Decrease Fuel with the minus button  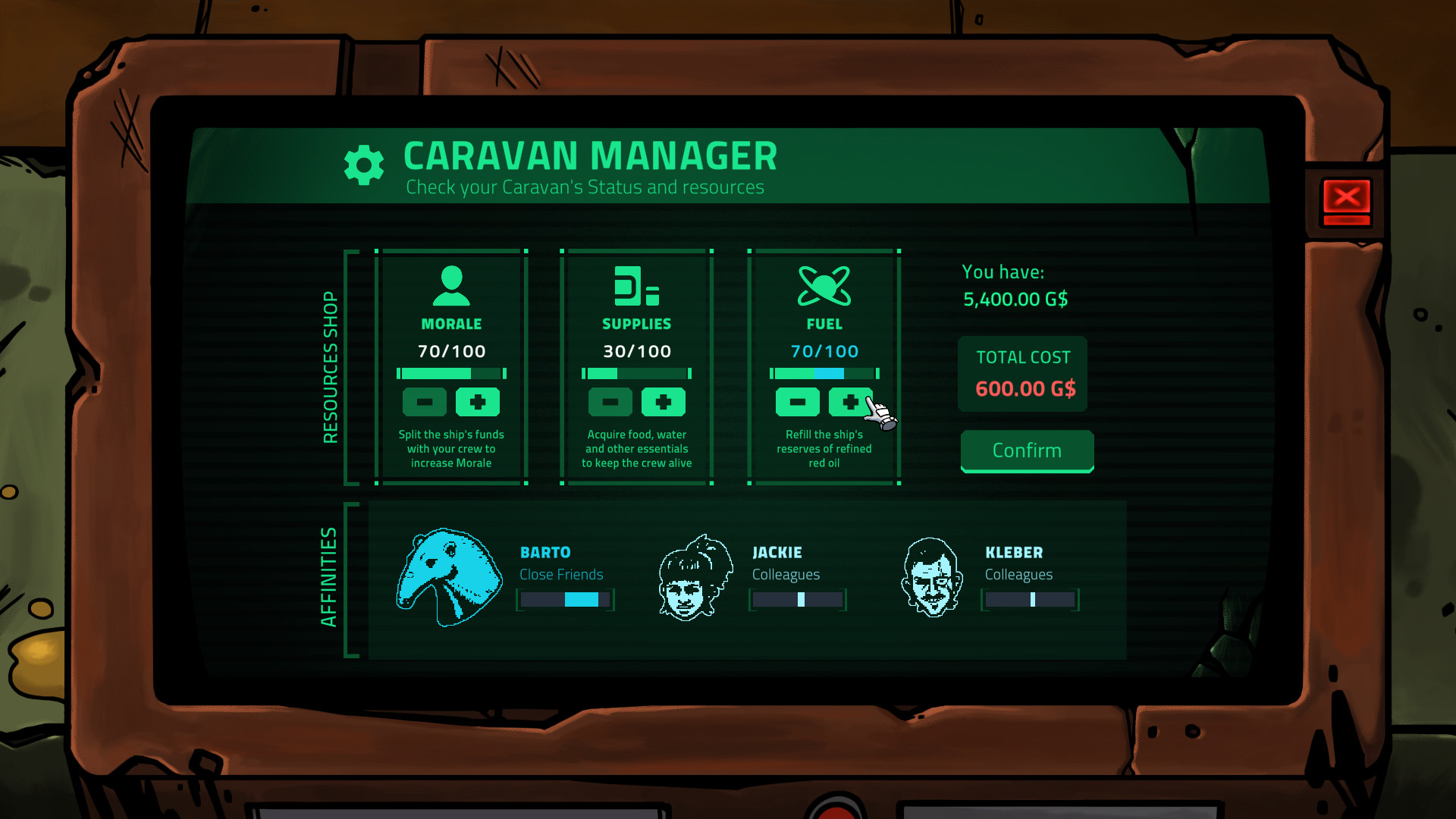pyautogui.click(x=795, y=402)
